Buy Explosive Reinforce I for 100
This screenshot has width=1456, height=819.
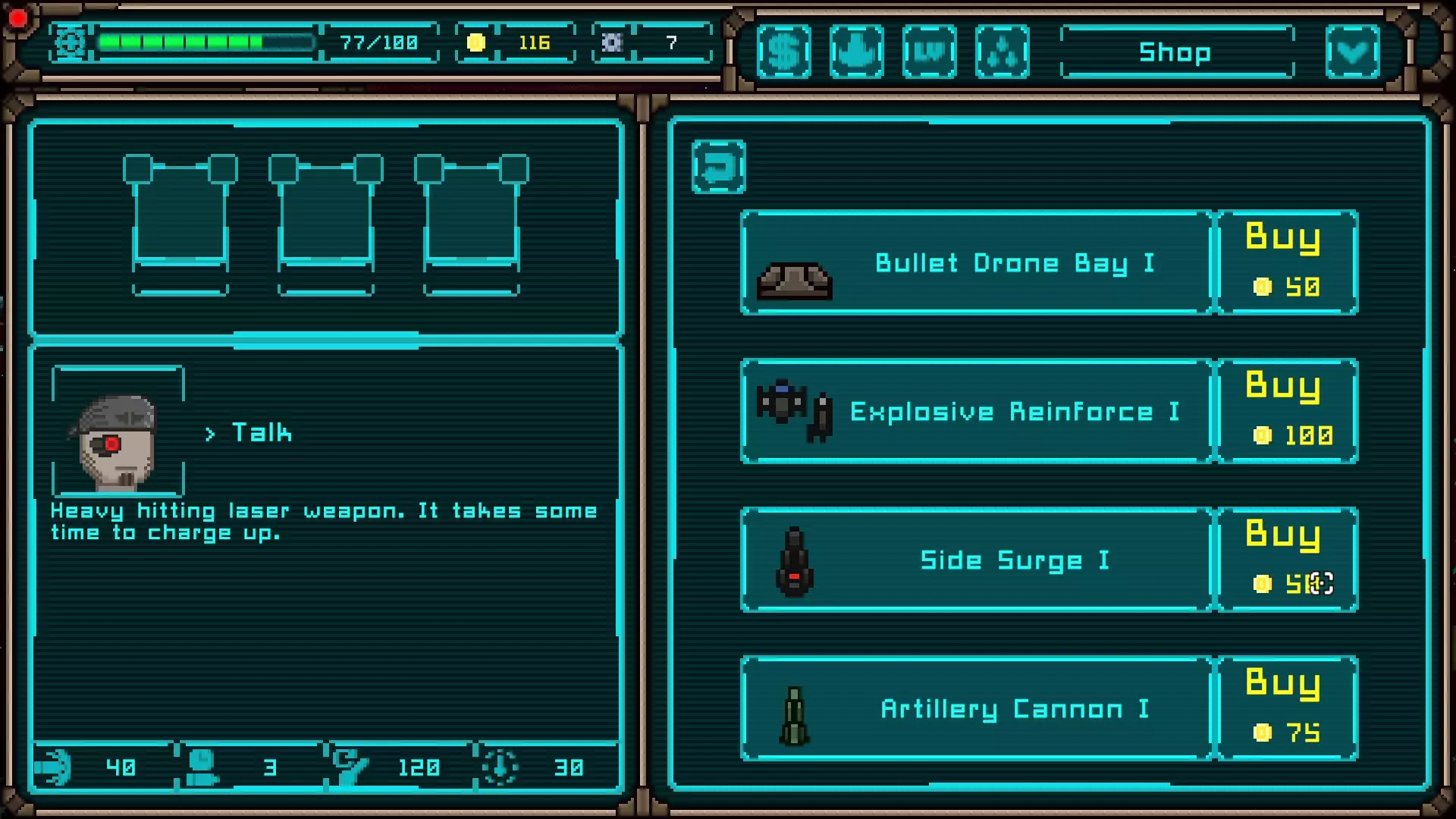[x=1287, y=411]
